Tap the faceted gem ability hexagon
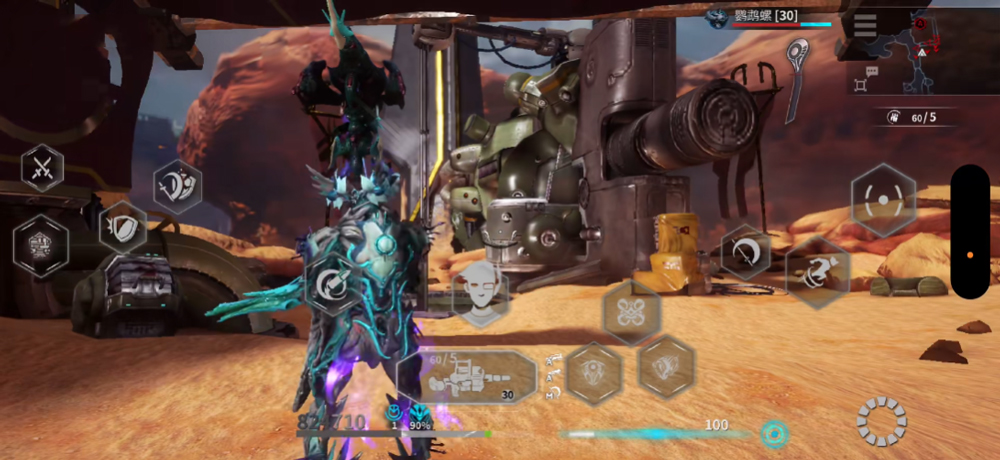Viewport: 1000px width, 460px height. [x=666, y=365]
